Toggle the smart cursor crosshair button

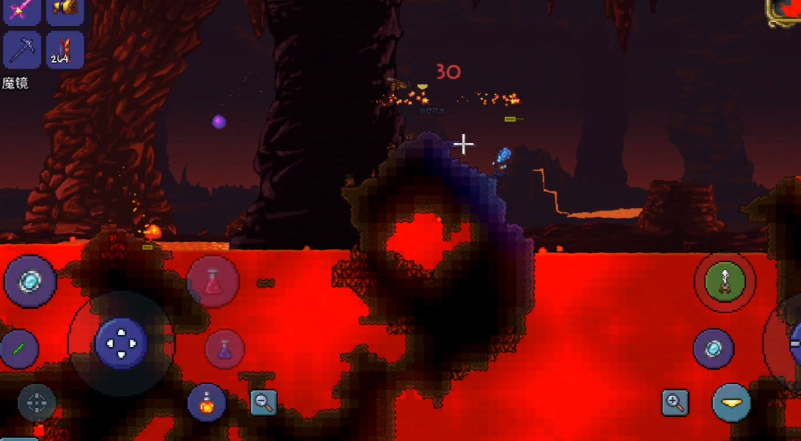37,403
